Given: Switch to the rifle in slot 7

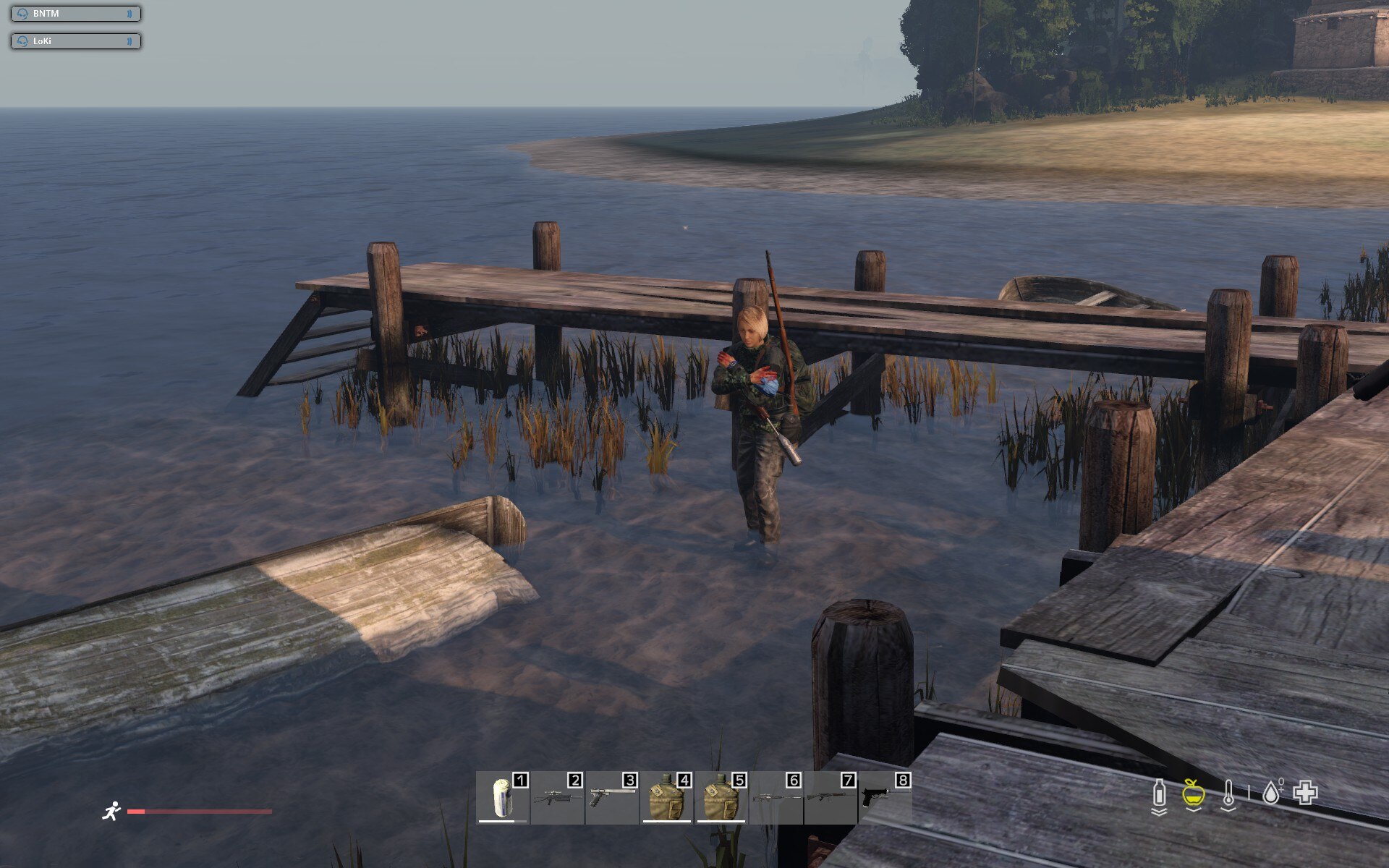Looking at the screenshot, I should point(830,798).
